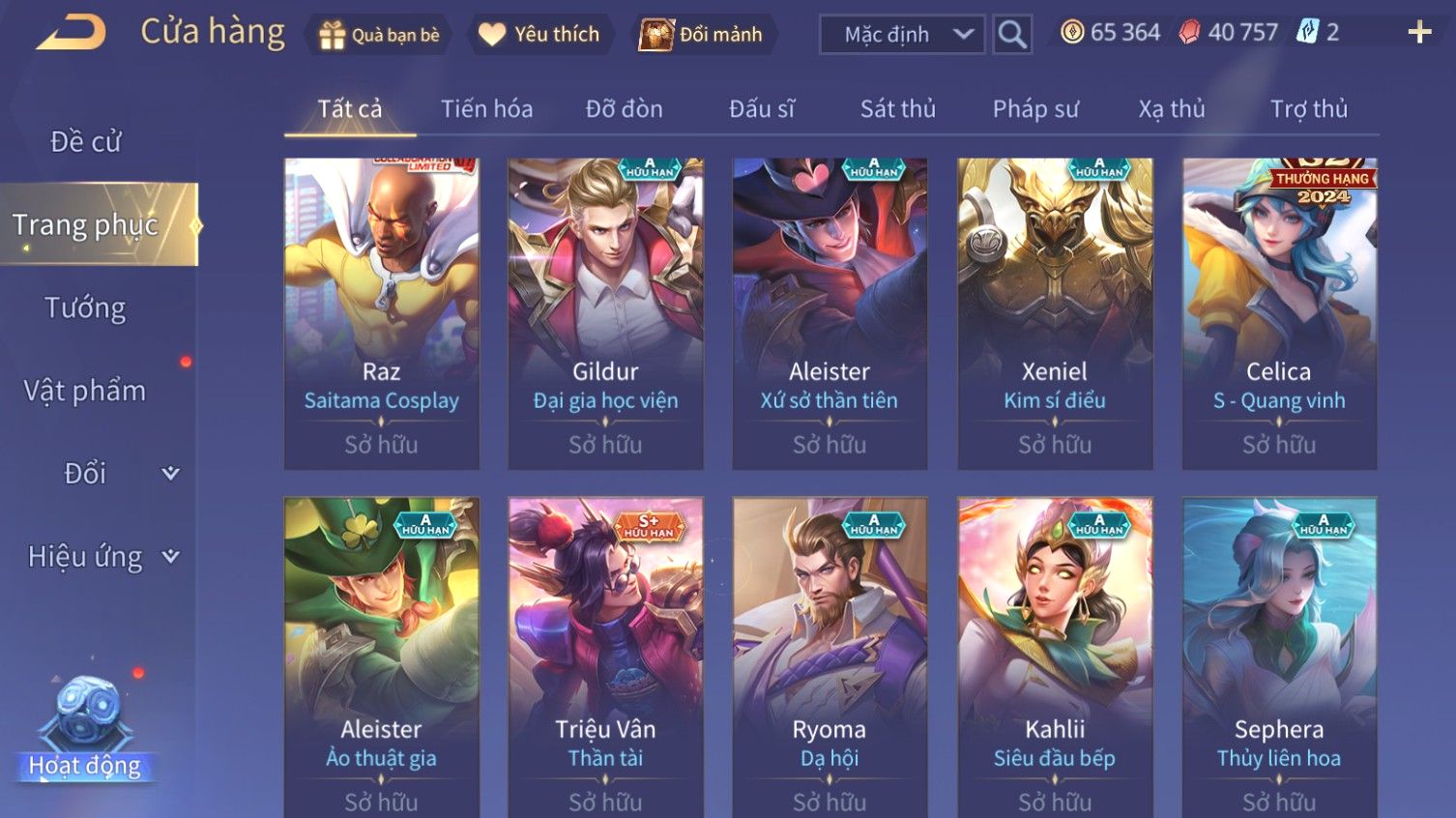Expand the Hiệu ứng side menu
This screenshot has height=818, width=1456.
click(102, 557)
